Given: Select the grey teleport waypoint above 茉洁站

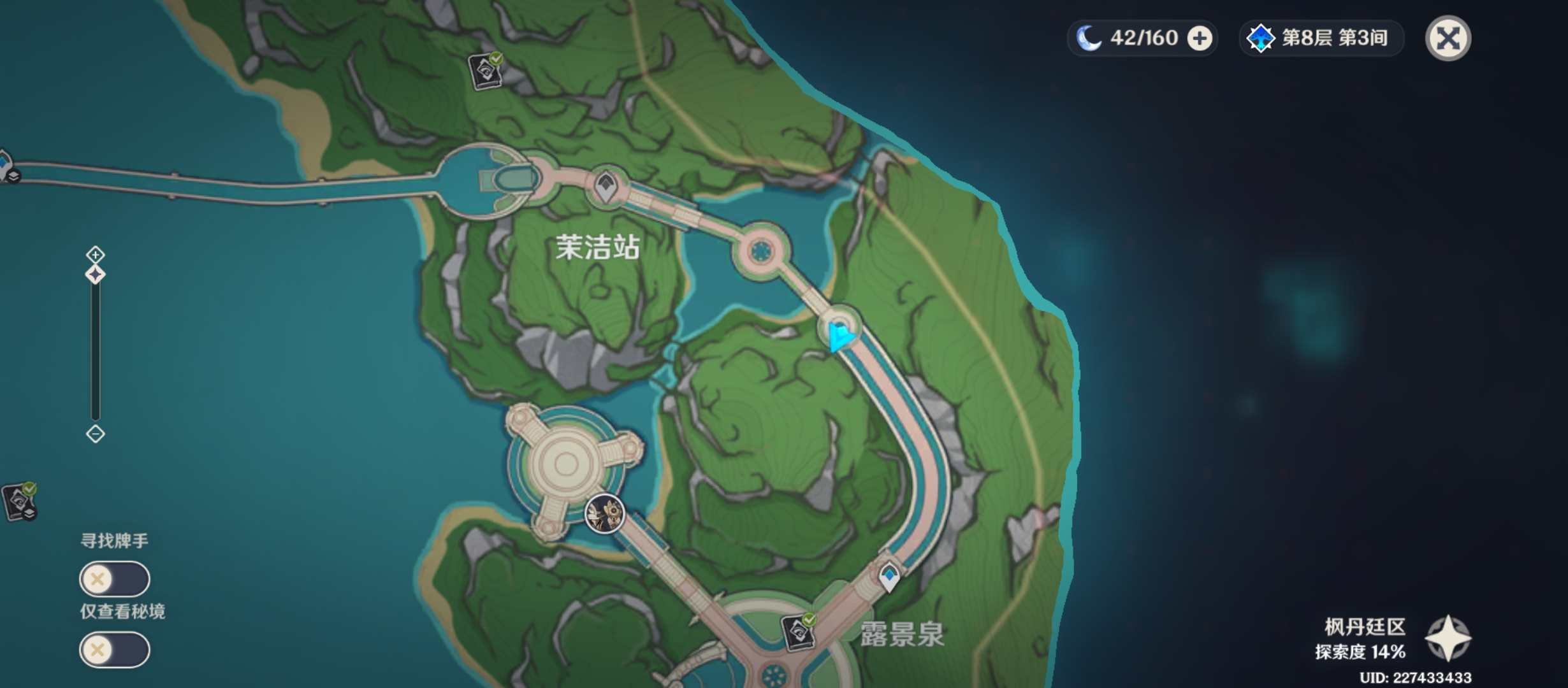Looking at the screenshot, I should [606, 187].
